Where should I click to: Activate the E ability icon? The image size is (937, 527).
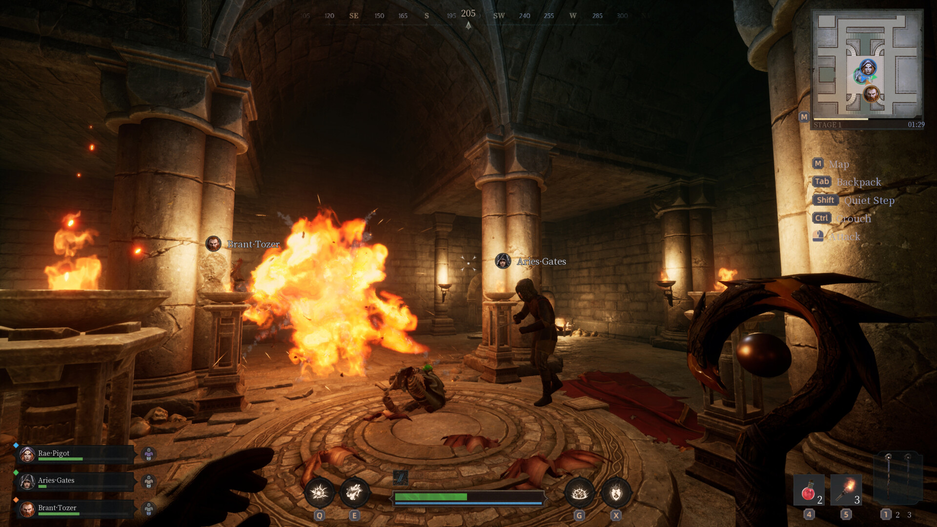tap(354, 492)
